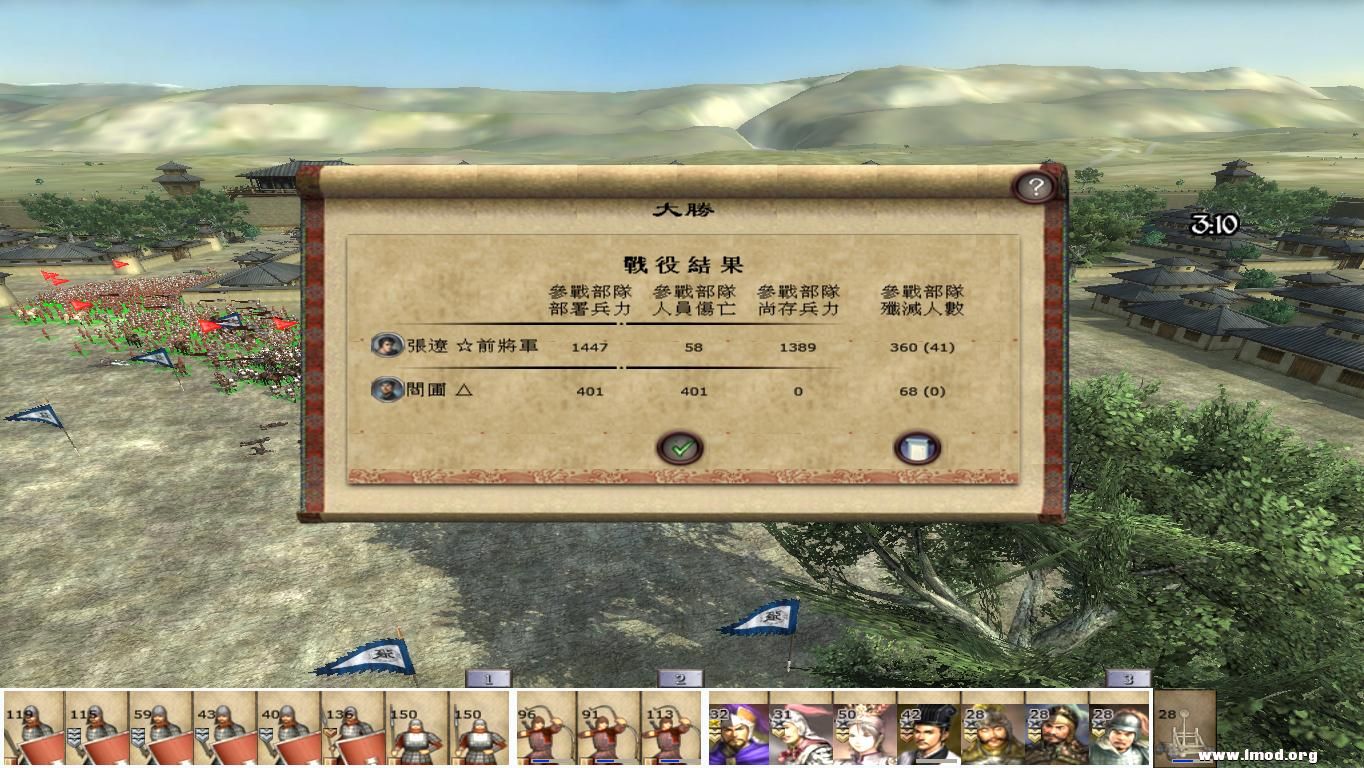Click the scroll button to review battle details
Image resolution: width=1364 pixels, height=768 pixels.
click(x=916, y=447)
